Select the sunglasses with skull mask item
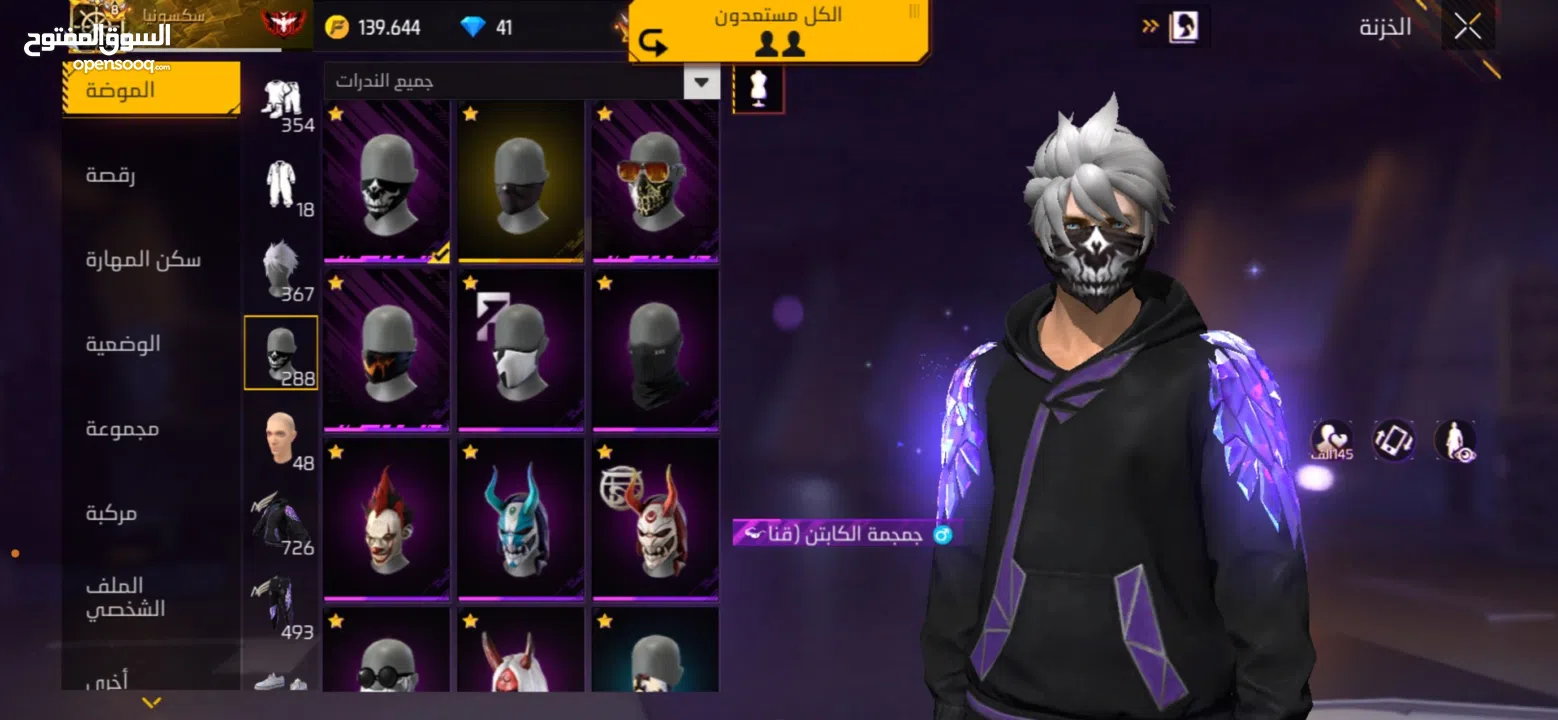1558x720 pixels. click(655, 181)
